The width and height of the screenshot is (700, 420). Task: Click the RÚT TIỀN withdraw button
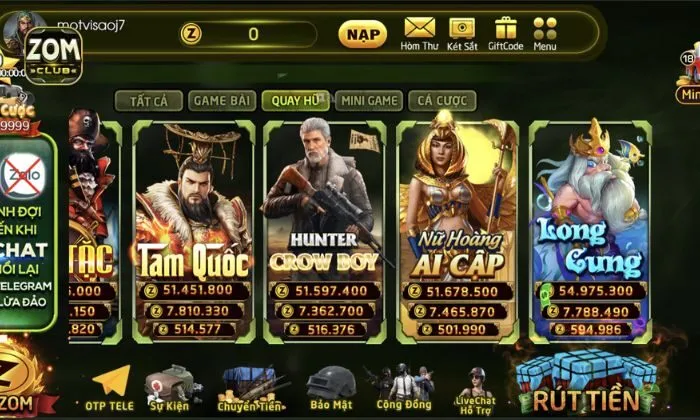click(x=590, y=385)
